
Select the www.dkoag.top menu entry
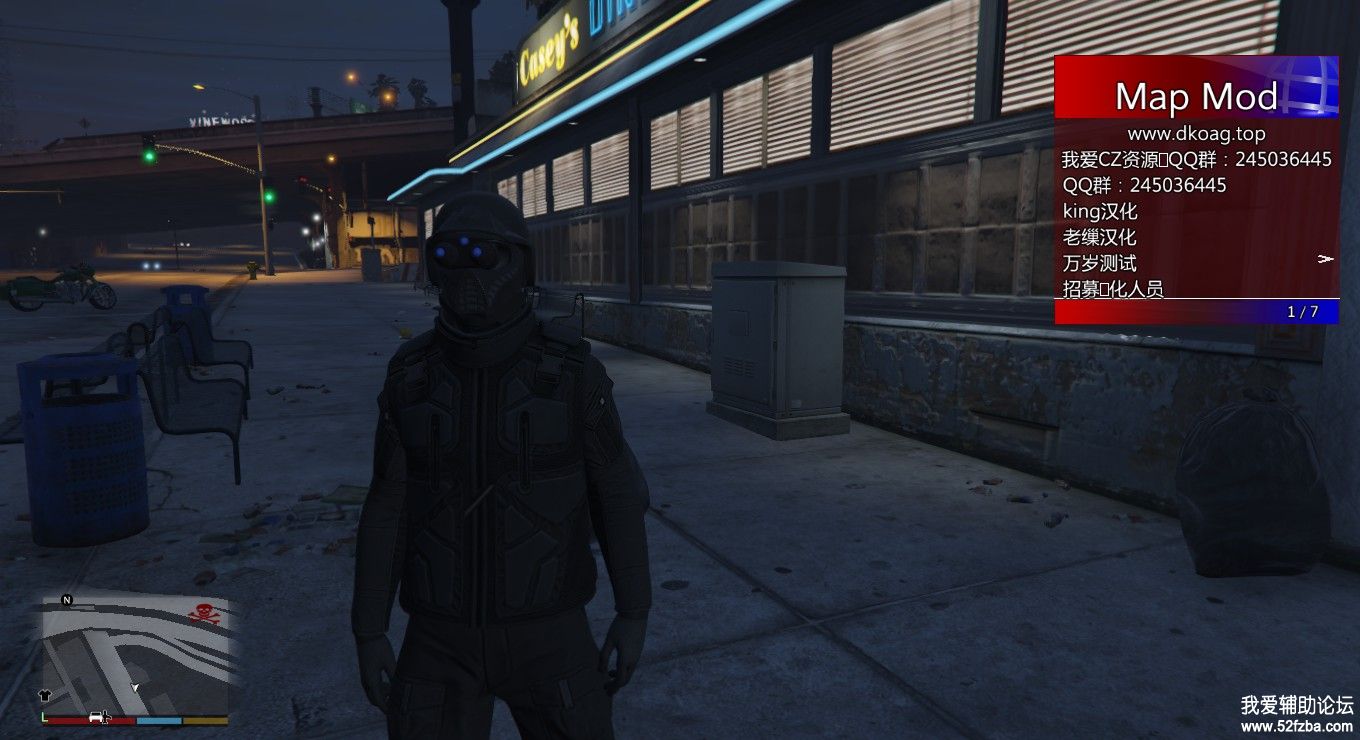[1196, 133]
